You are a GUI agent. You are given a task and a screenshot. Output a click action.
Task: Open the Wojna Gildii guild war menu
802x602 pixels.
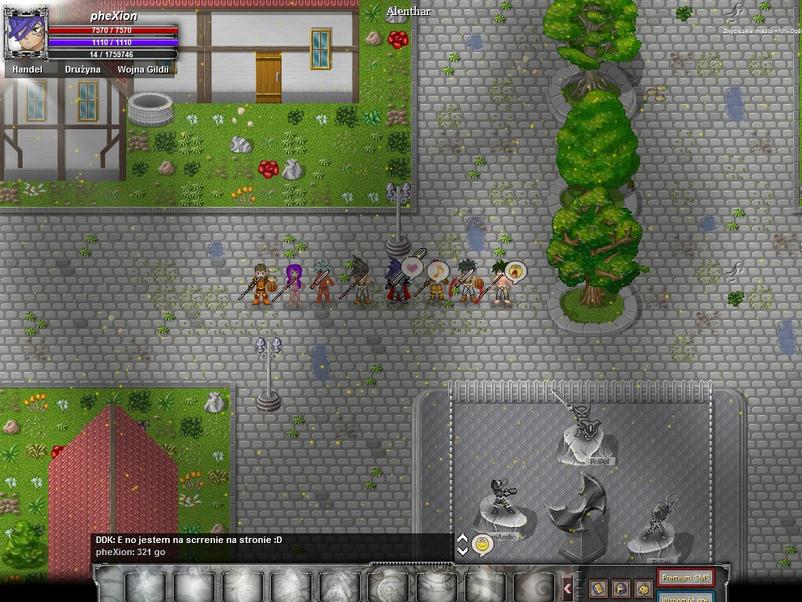(143, 70)
